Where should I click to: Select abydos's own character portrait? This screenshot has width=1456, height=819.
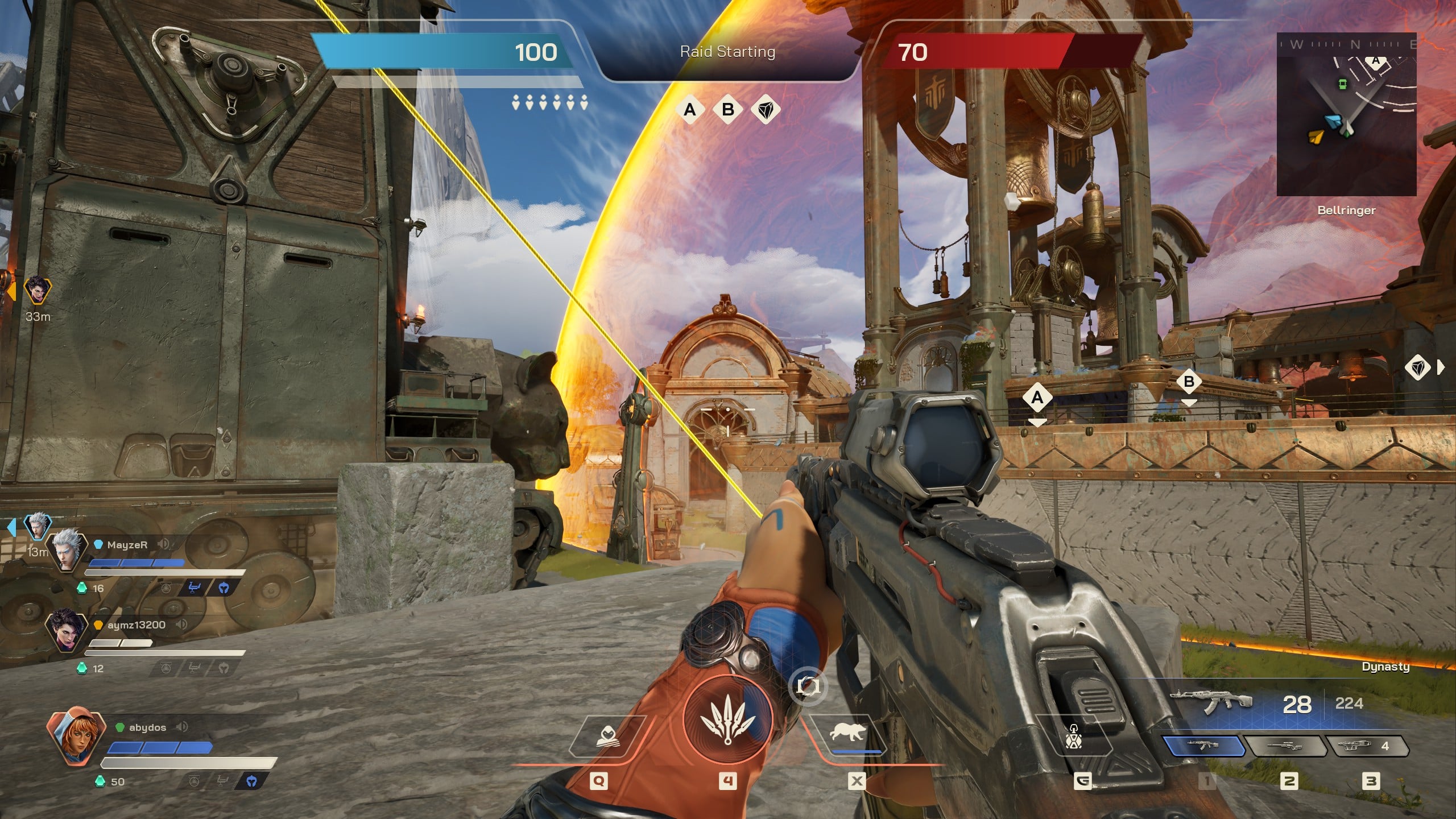coord(76,736)
